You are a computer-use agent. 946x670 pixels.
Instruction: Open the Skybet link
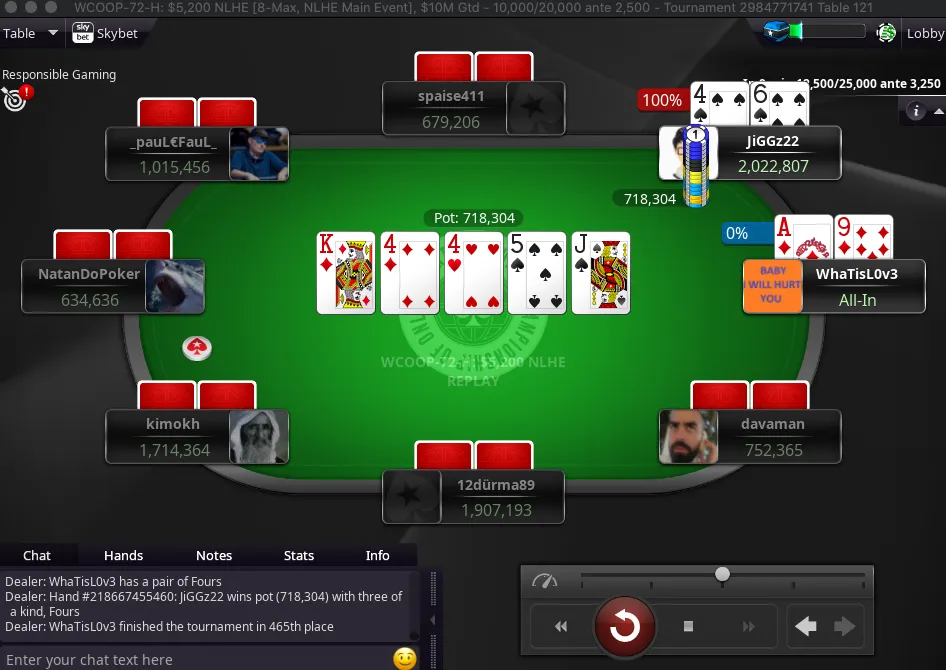click(x=105, y=33)
